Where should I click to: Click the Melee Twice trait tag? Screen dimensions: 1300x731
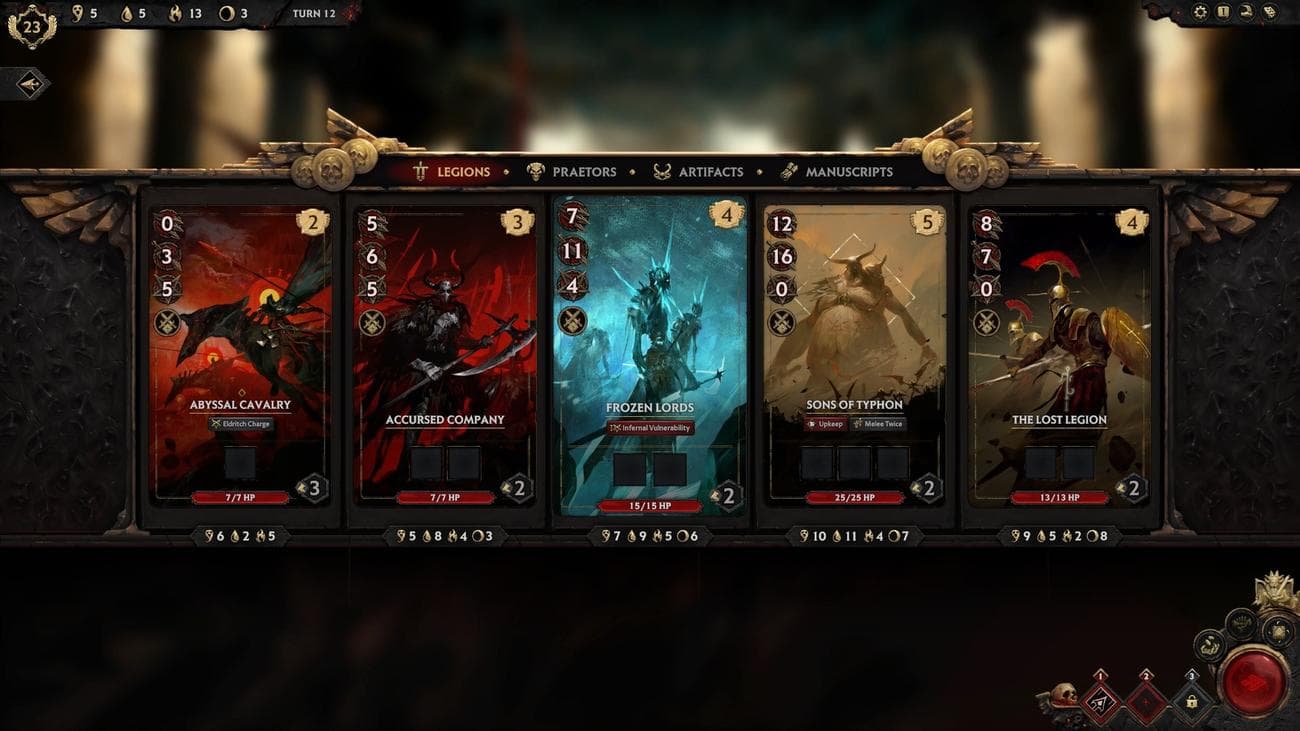878,424
